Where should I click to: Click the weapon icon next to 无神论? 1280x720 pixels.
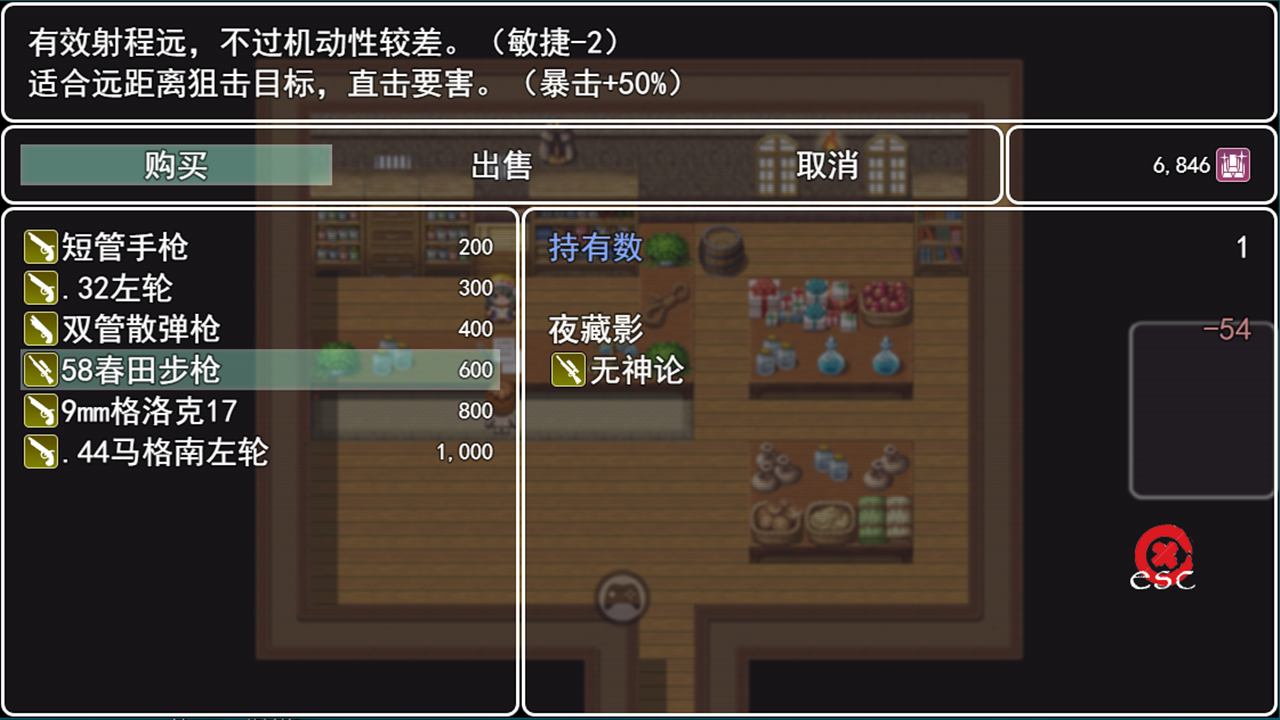[566, 370]
